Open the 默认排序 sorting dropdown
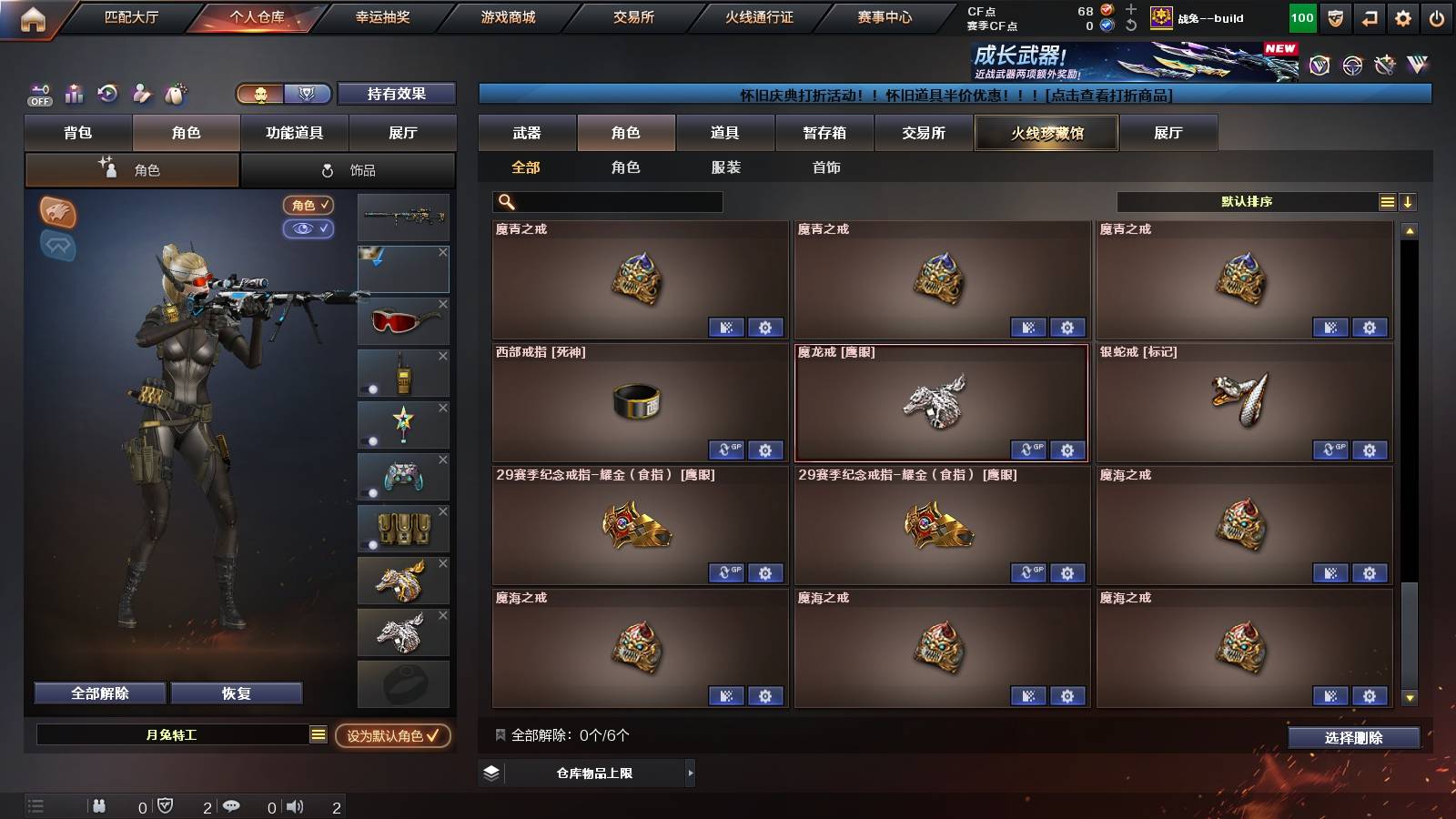Image resolution: width=1456 pixels, height=819 pixels. click(x=1247, y=201)
